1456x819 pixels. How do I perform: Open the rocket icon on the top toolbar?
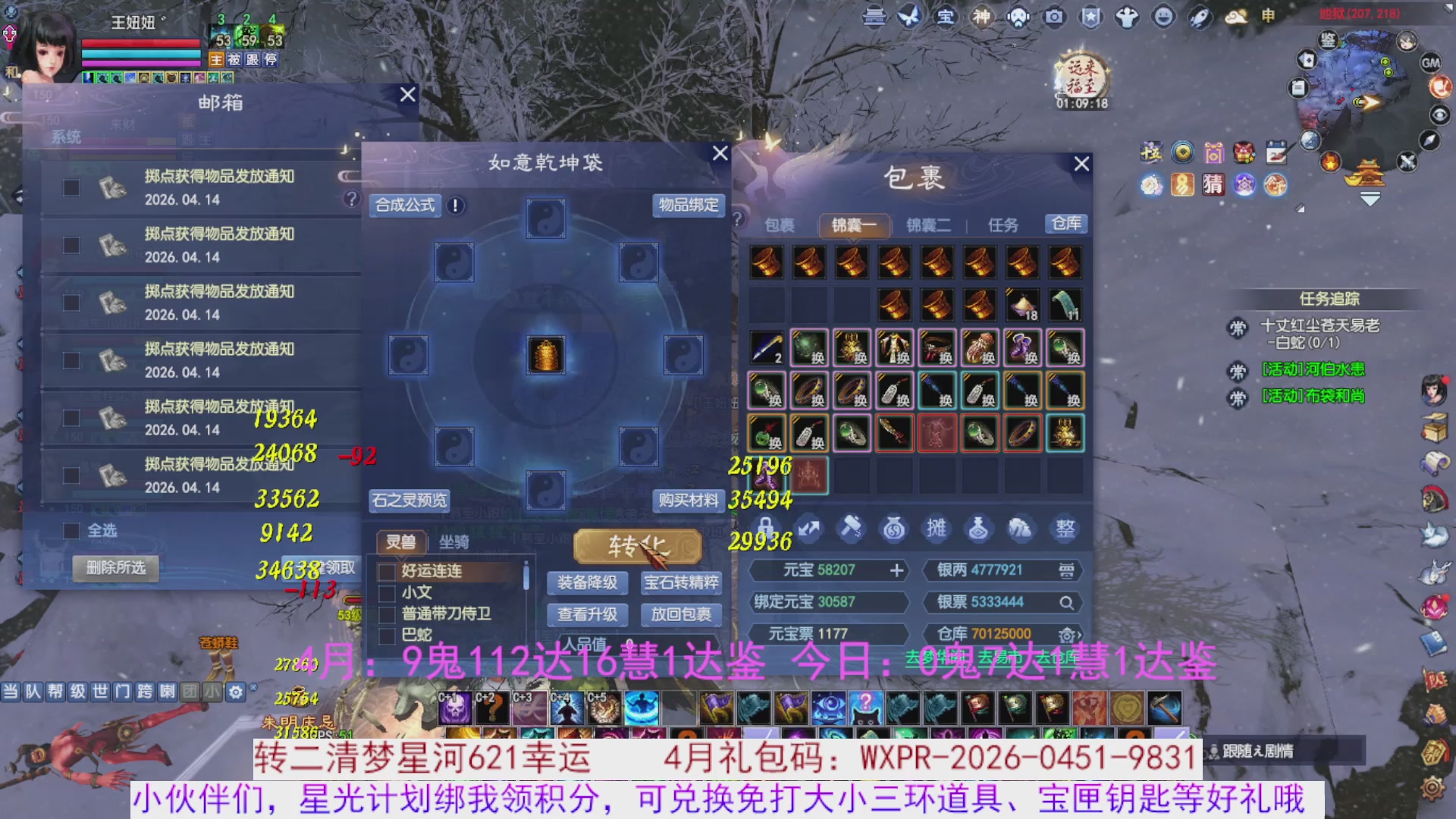coord(1200,17)
